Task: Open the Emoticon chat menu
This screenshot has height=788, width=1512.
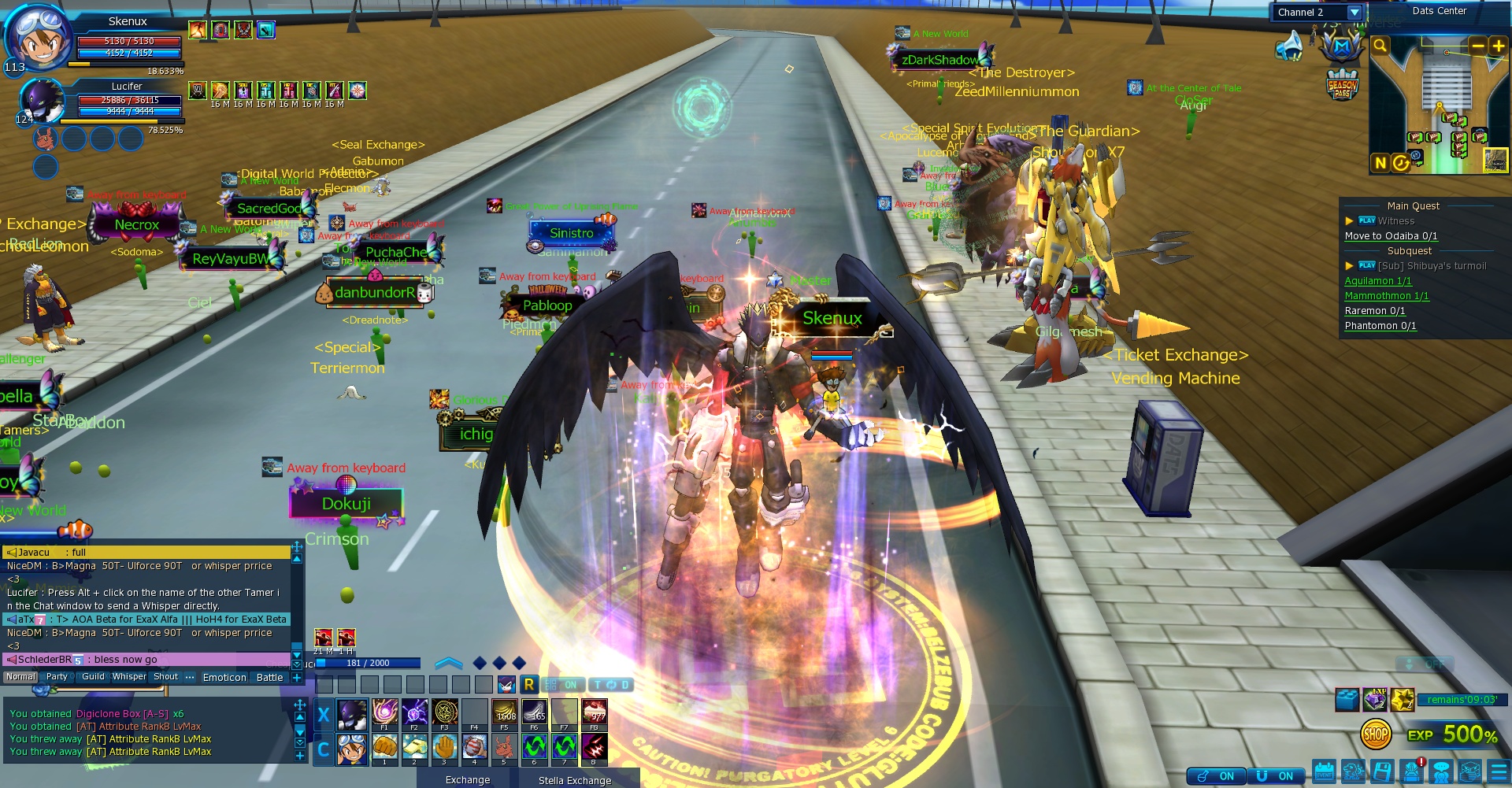Action: pyautogui.click(x=224, y=677)
